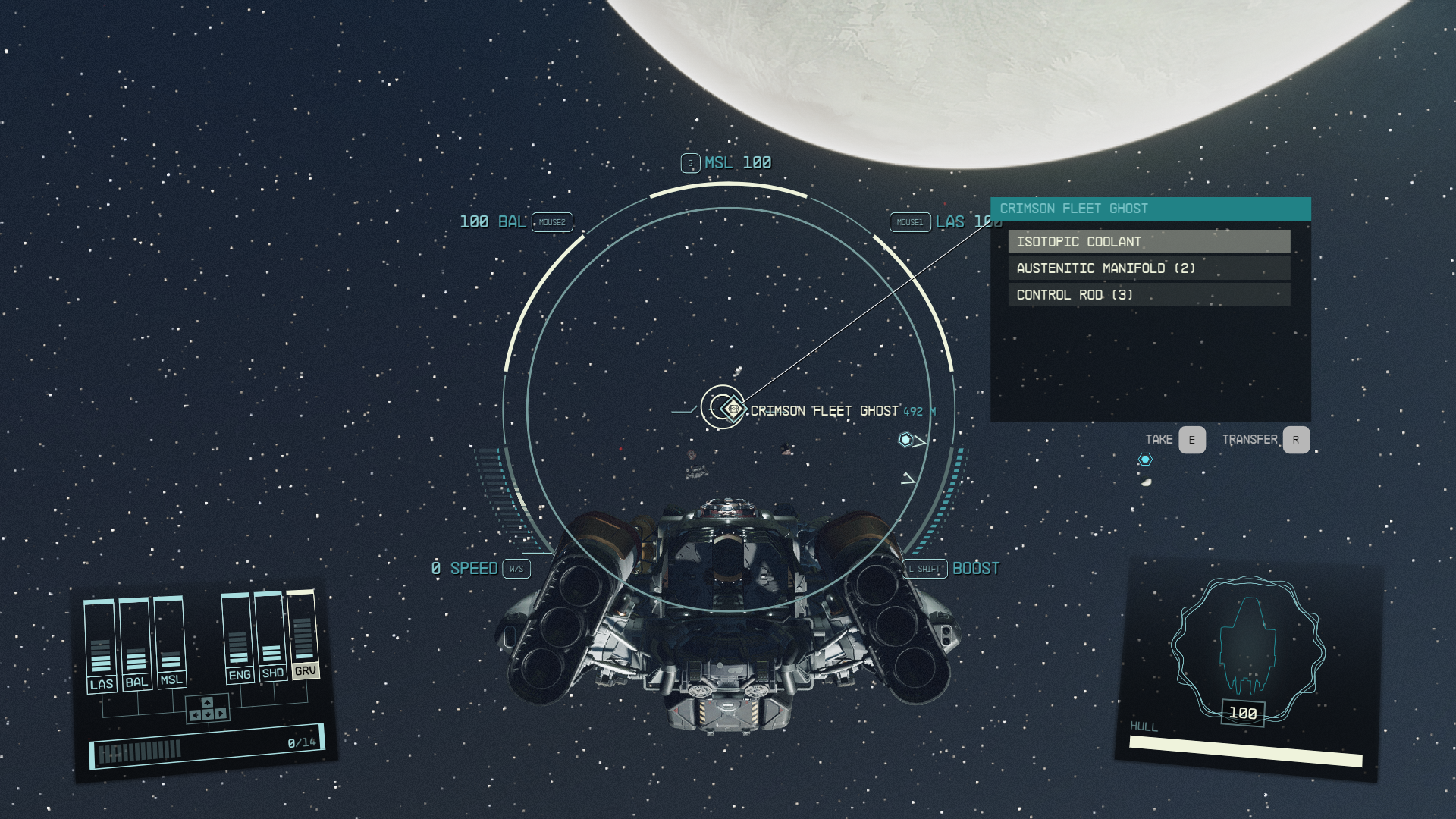
Task: Transfer all items from the wreck
Action: [x=1294, y=439]
